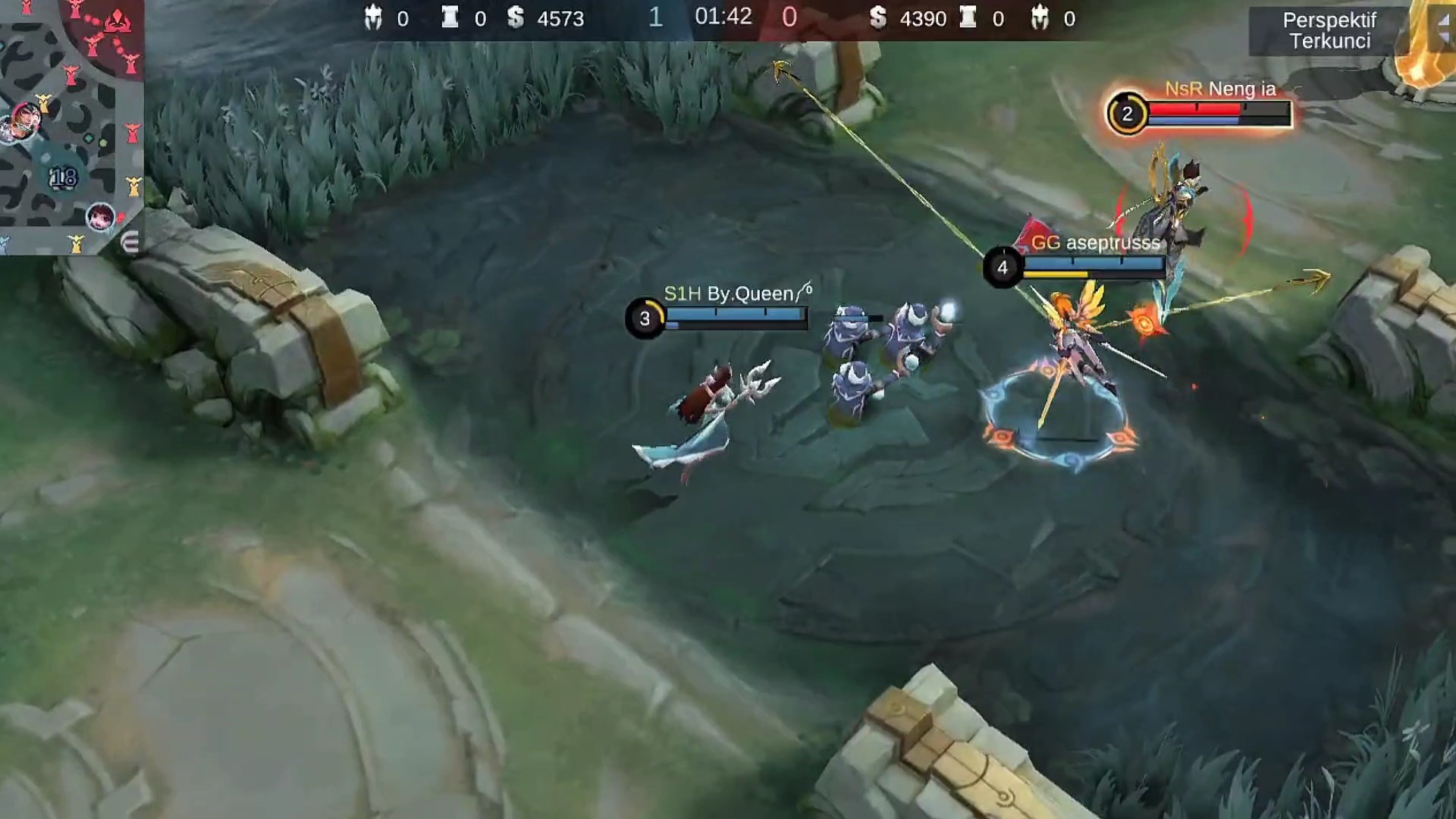Image resolution: width=1456 pixels, height=819 pixels.
Task: Toggle the Perspektif Terkunci camera button
Action: 1329,31
